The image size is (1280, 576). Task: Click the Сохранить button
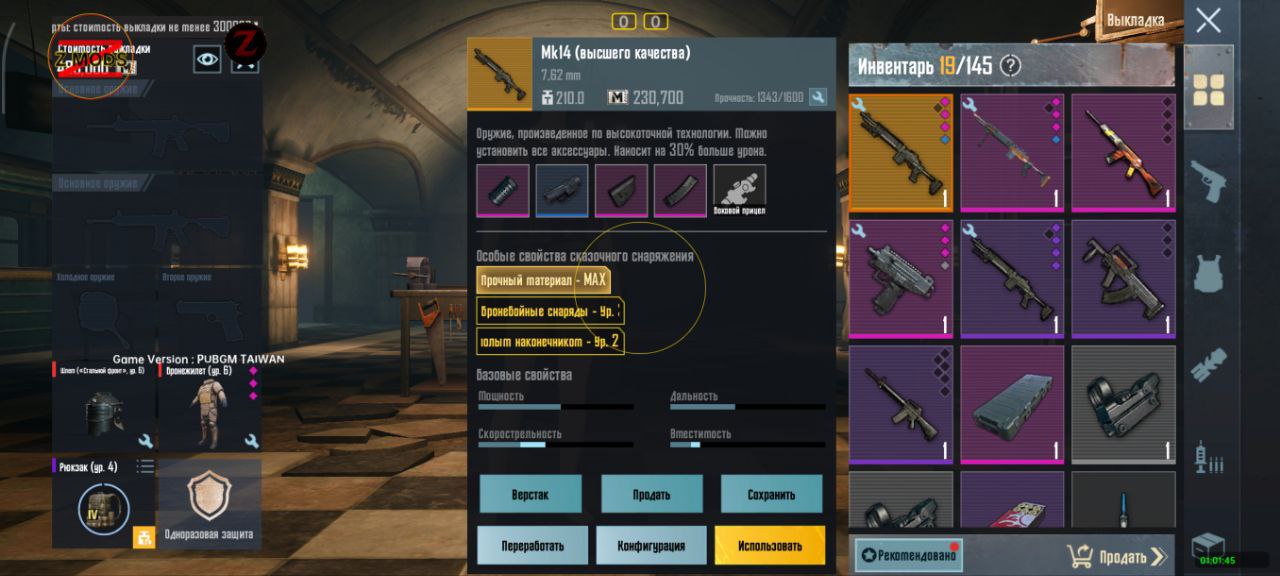point(771,494)
